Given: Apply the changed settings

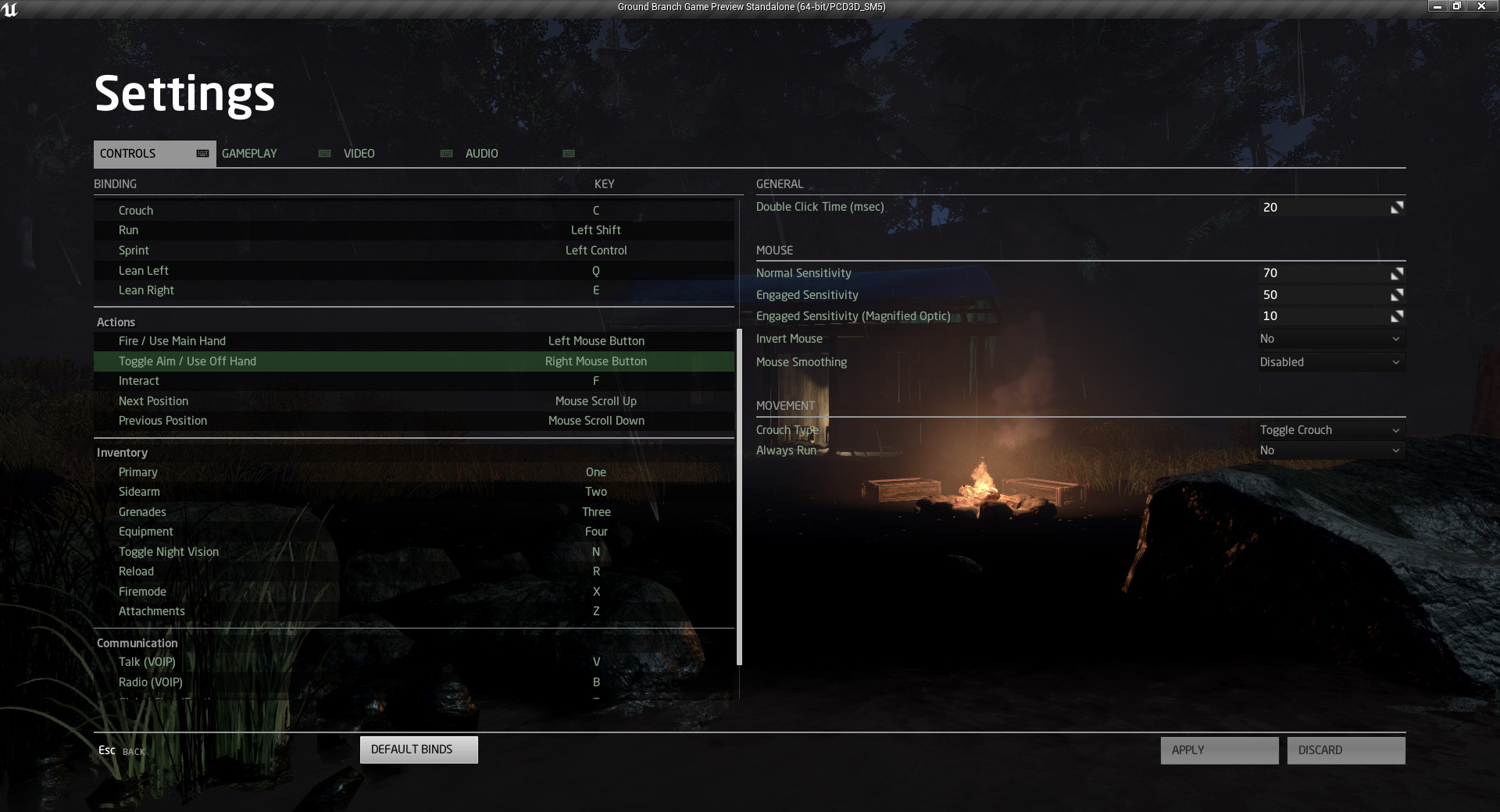Looking at the screenshot, I should pyautogui.click(x=1219, y=750).
